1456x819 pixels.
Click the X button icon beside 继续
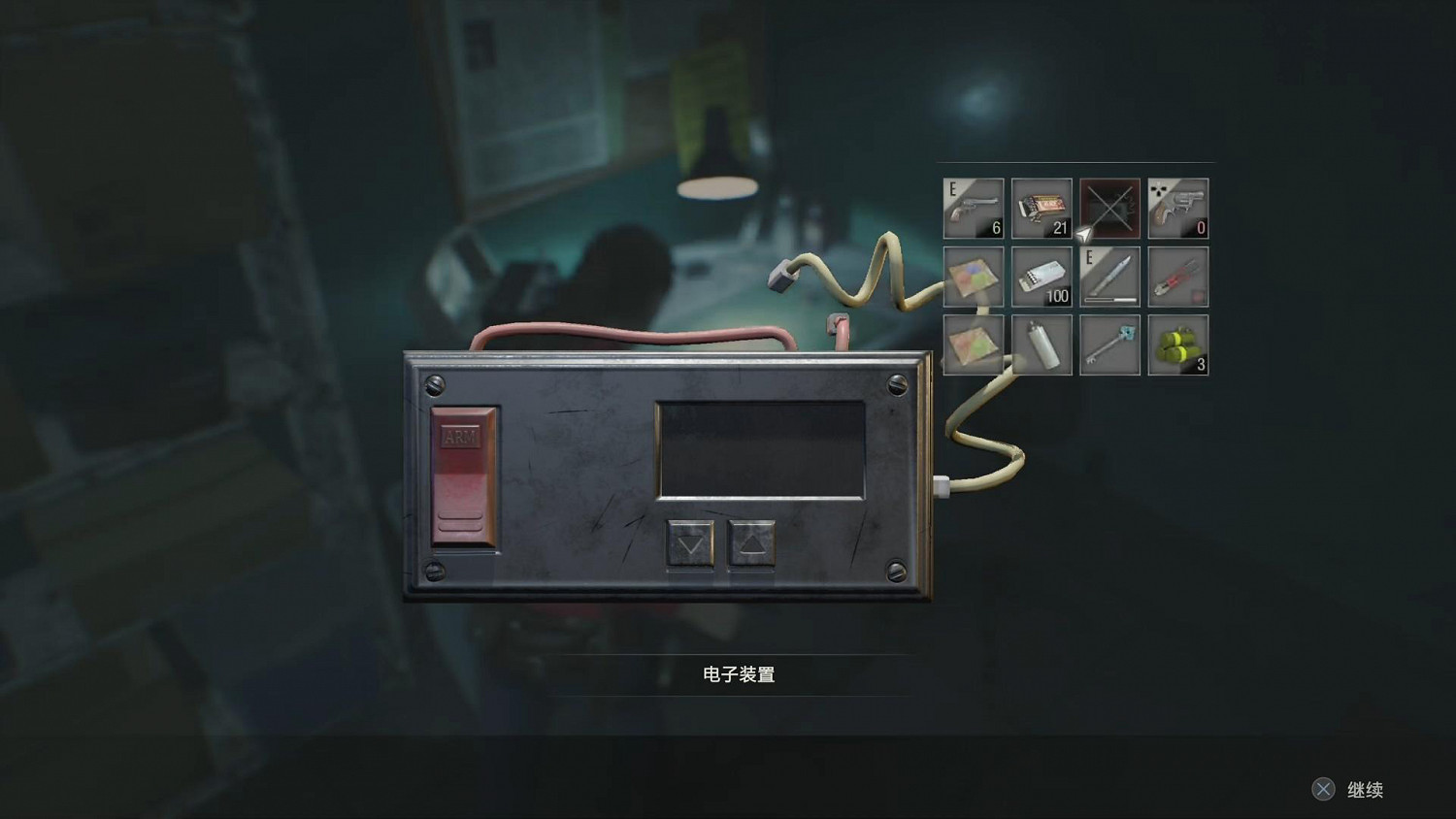click(x=1325, y=789)
